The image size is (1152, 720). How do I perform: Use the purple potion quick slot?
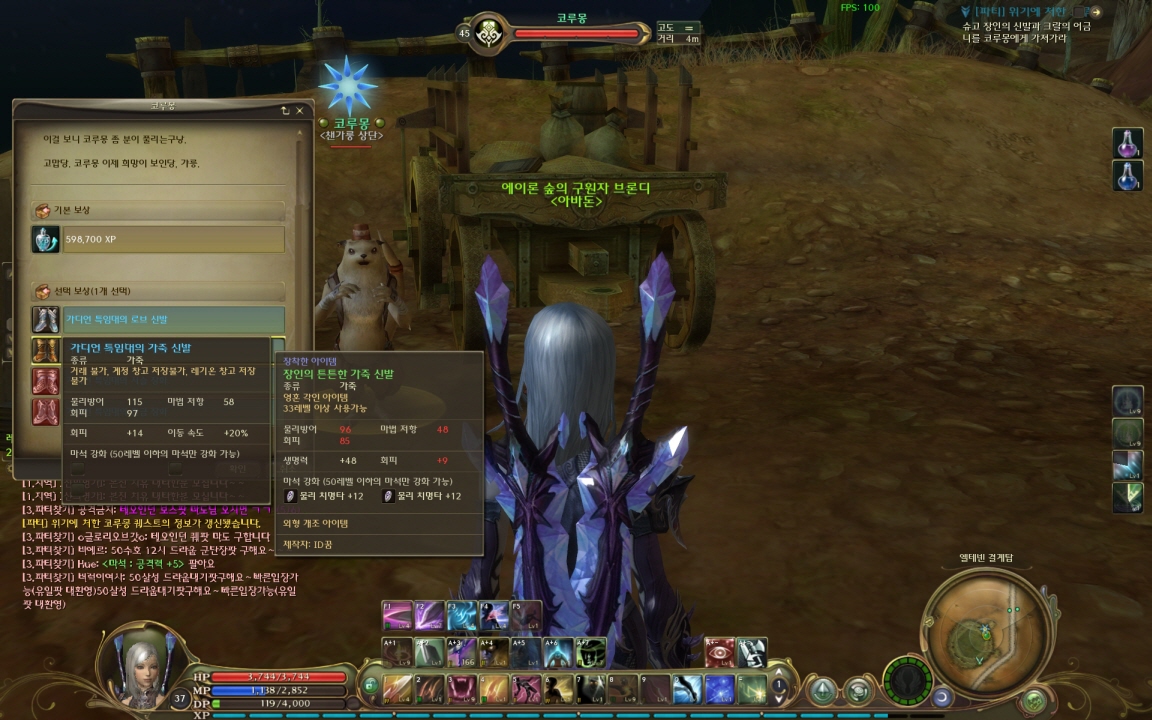click(x=1127, y=143)
